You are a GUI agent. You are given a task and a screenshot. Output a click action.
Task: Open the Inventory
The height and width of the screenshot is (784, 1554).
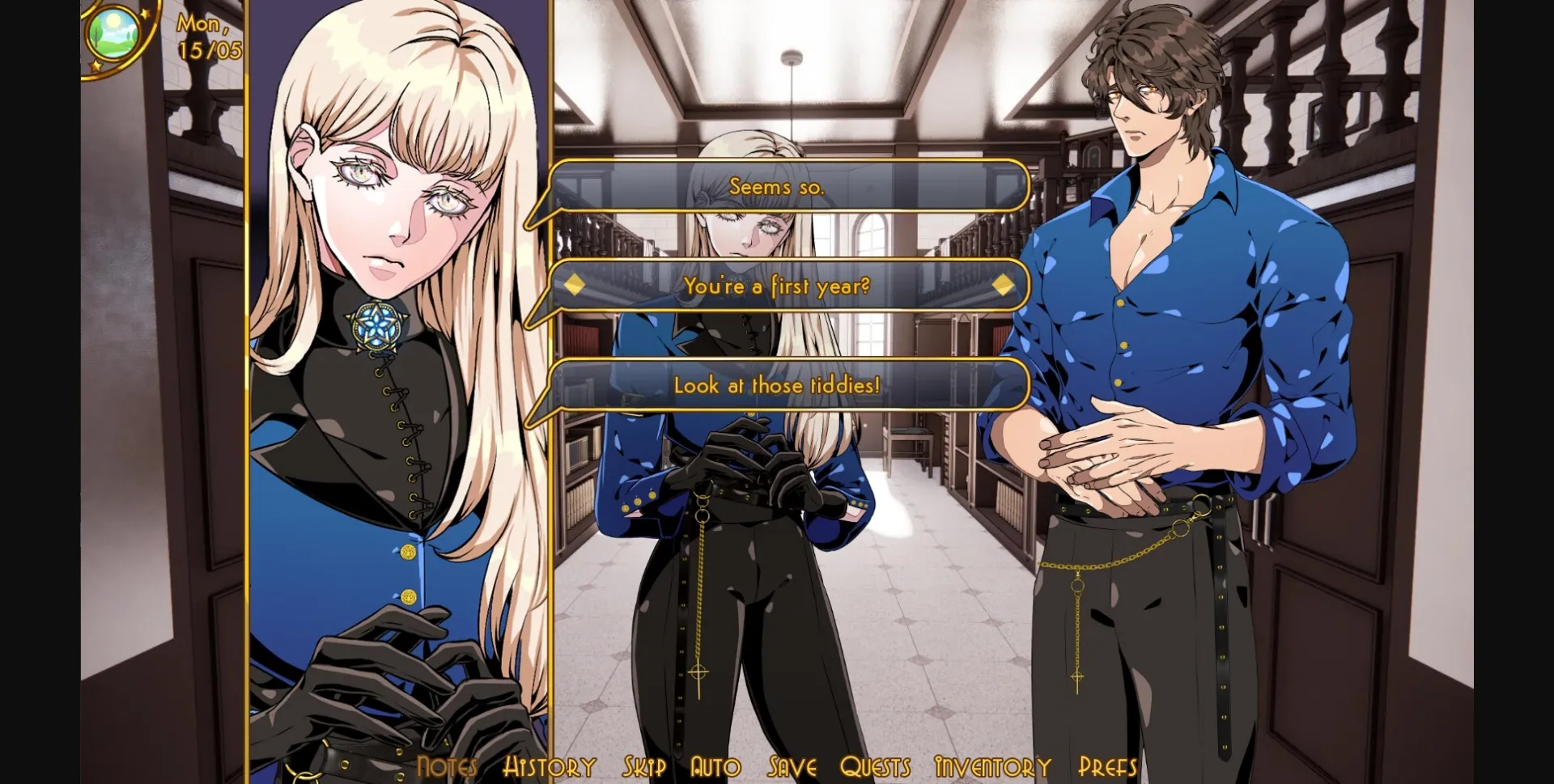(989, 765)
